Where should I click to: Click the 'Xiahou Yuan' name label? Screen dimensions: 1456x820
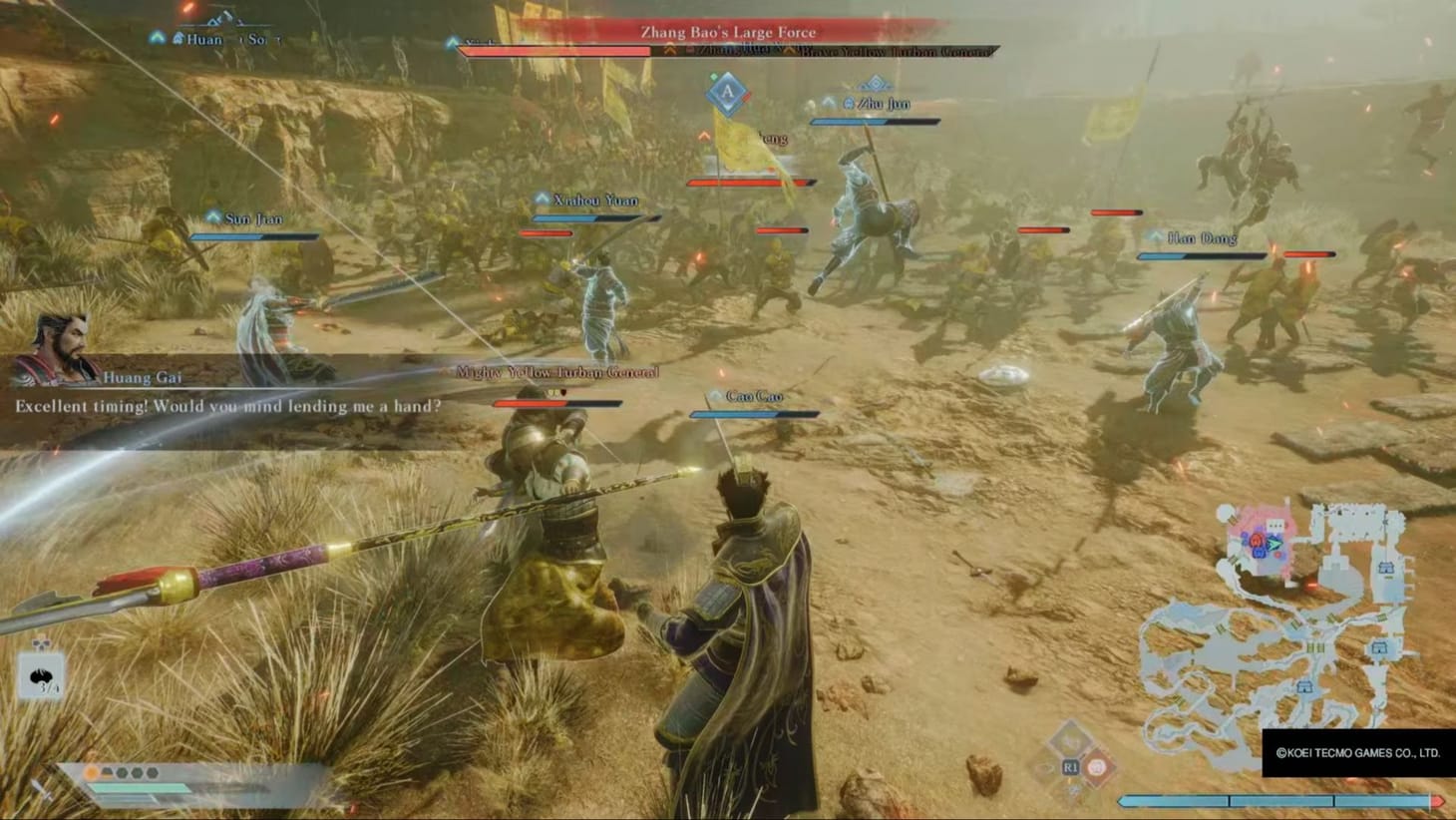[595, 200]
